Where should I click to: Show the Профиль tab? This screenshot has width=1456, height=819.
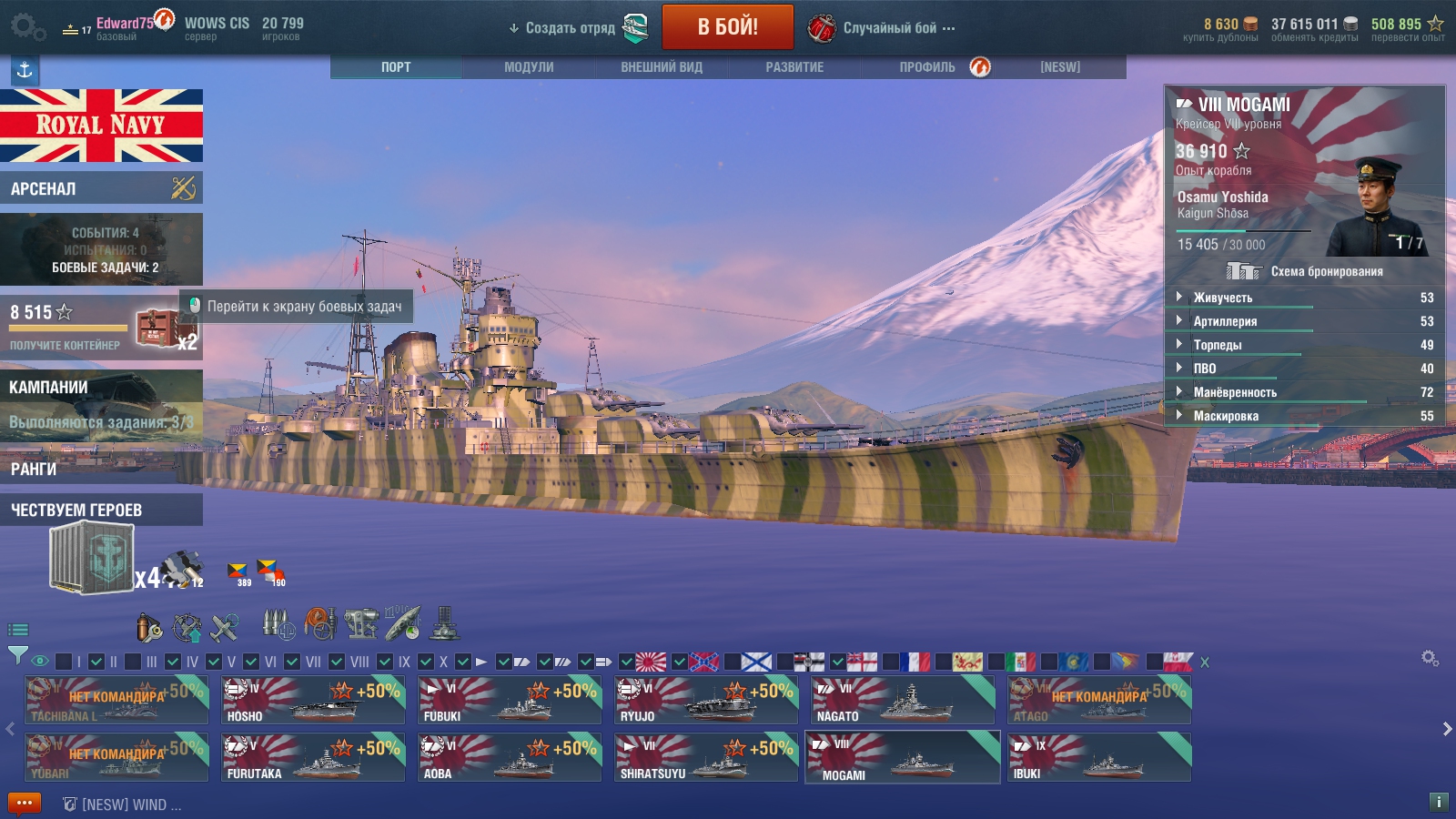(927, 67)
